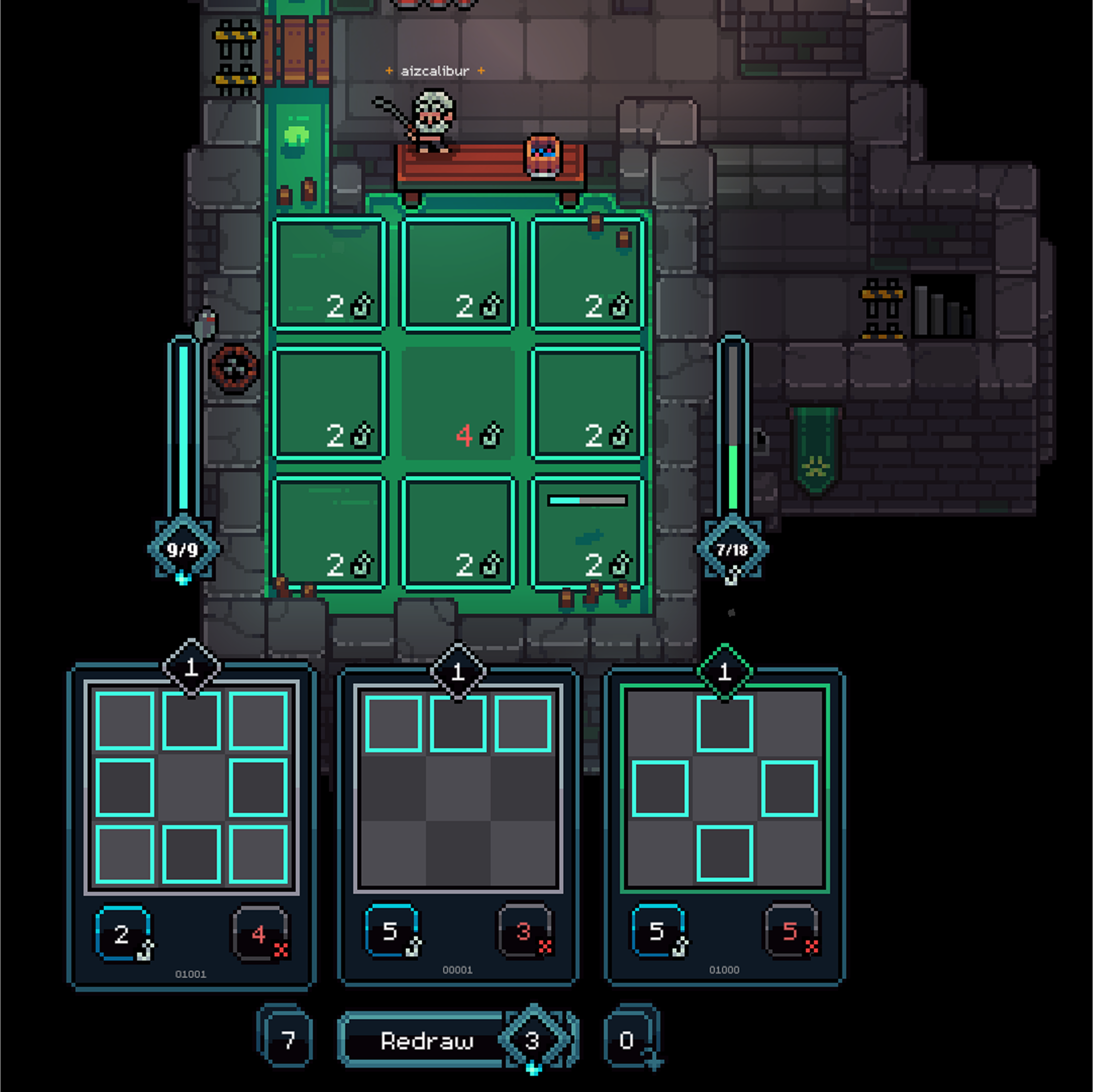Toggle the grid cell containing the progress bar
Screen dimensions: 1093x1092
point(587,531)
